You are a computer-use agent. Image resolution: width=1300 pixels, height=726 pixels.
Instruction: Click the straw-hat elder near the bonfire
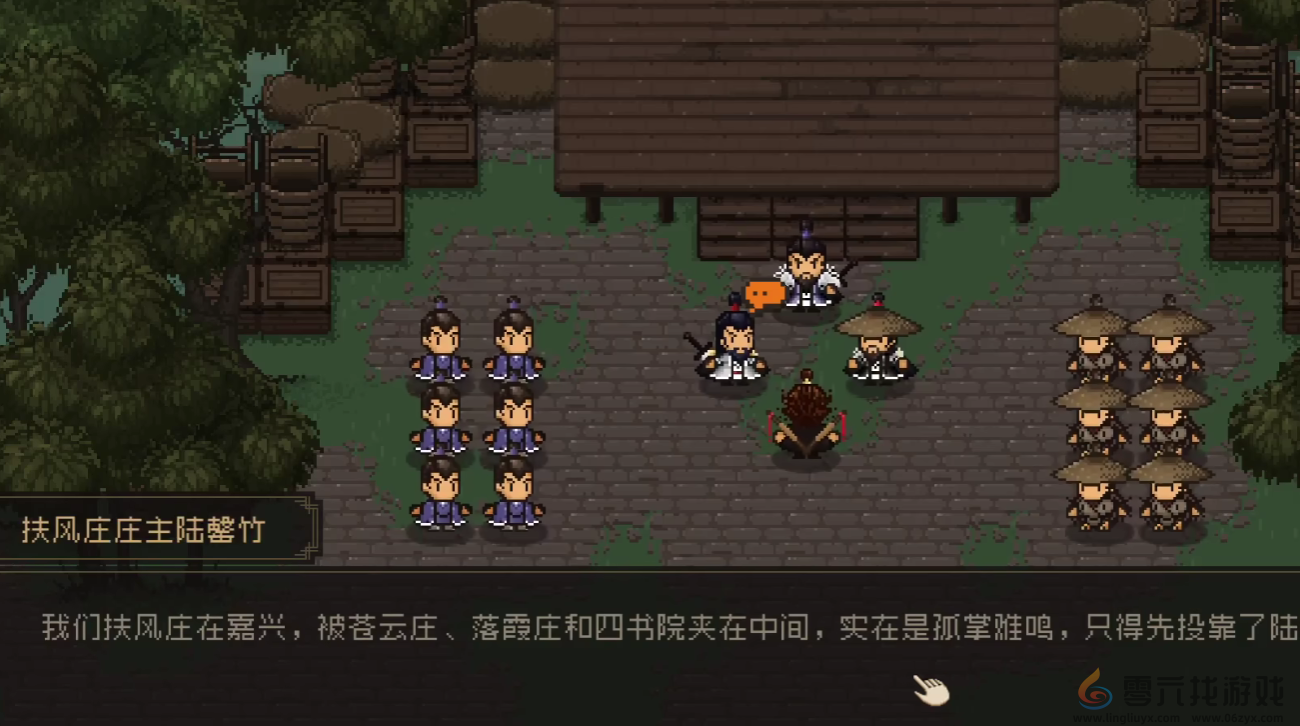pyautogui.click(x=877, y=345)
